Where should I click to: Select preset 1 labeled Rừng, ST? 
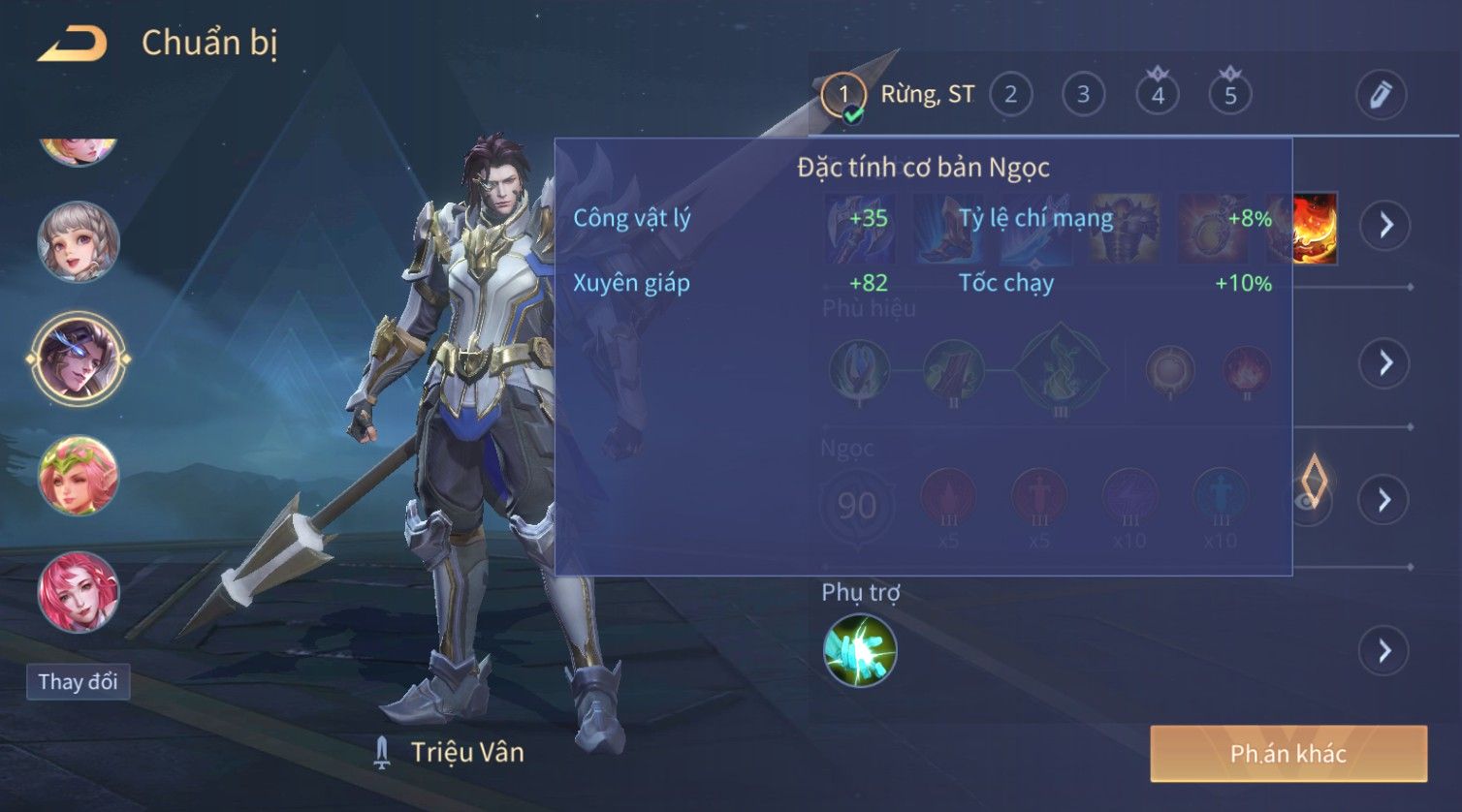843,95
